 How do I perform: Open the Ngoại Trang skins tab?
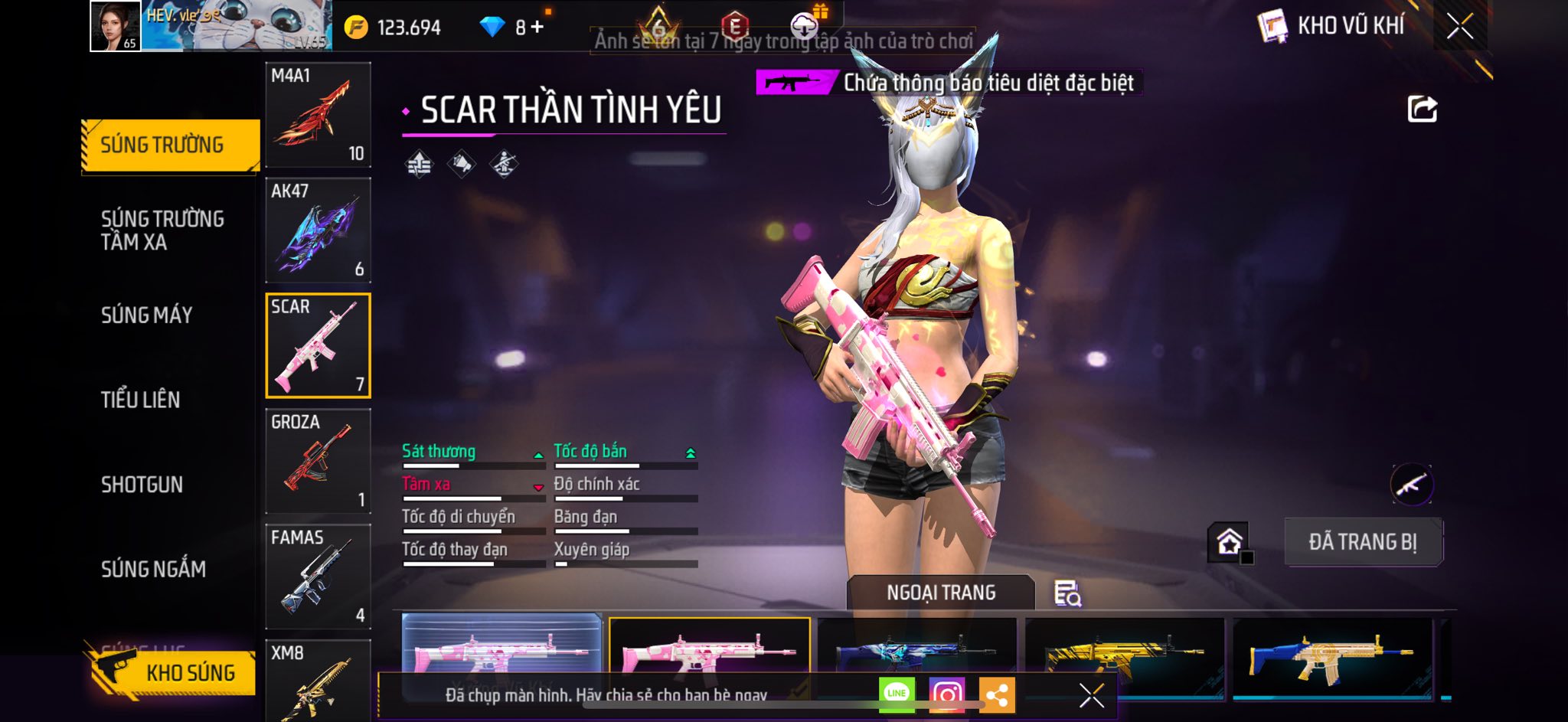[x=941, y=593]
